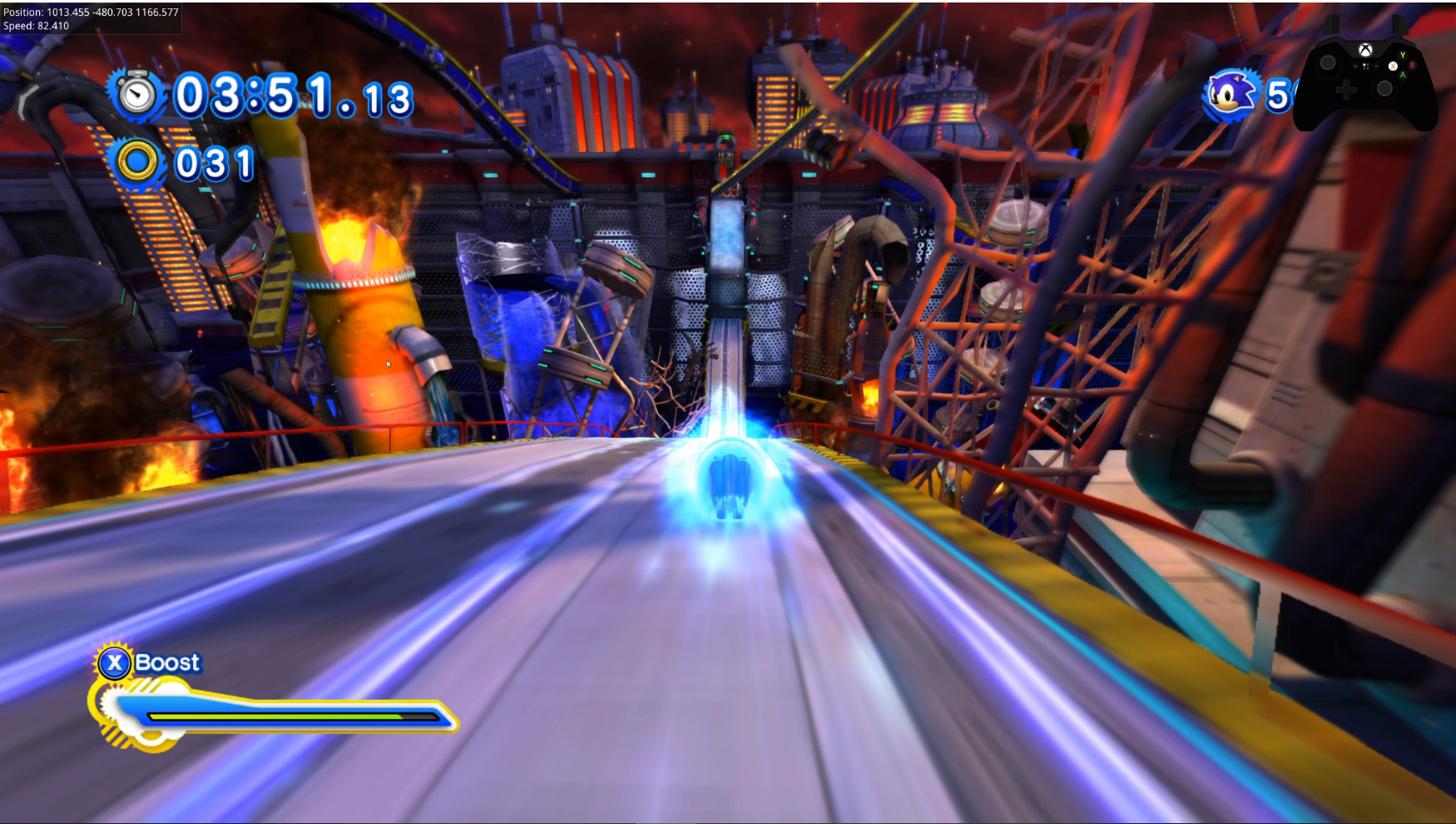Viewport: 1456px width, 824px height.
Task: Click the green A button on the controller
Action: 1403,75
